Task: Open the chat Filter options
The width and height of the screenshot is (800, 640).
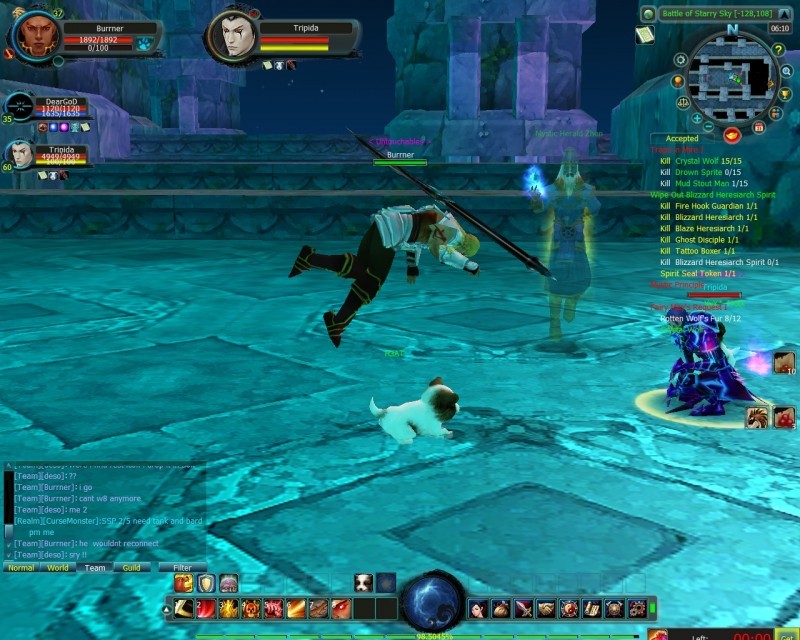Action: [182, 568]
